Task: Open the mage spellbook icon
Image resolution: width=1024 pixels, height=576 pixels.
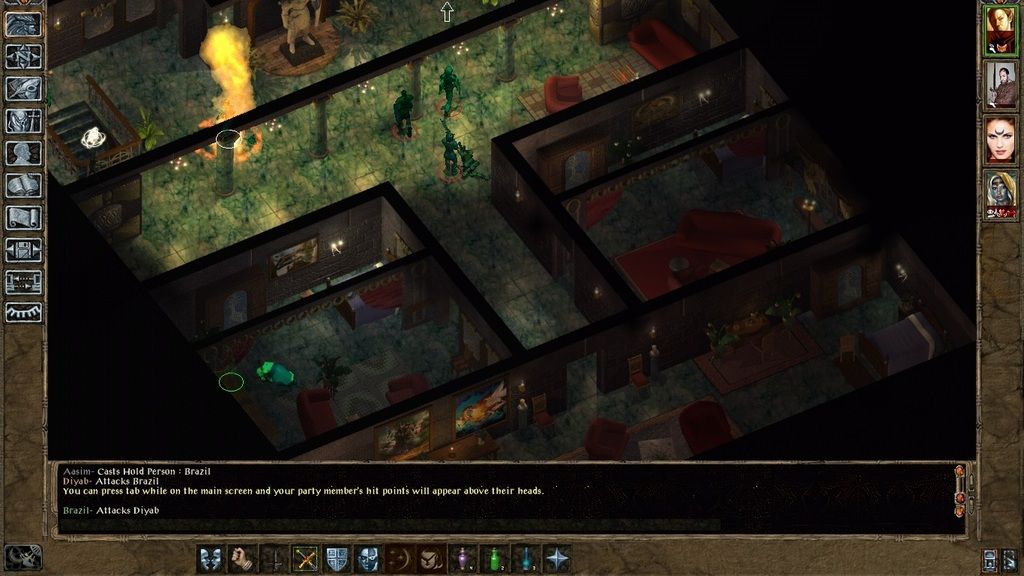Action: pos(23,185)
